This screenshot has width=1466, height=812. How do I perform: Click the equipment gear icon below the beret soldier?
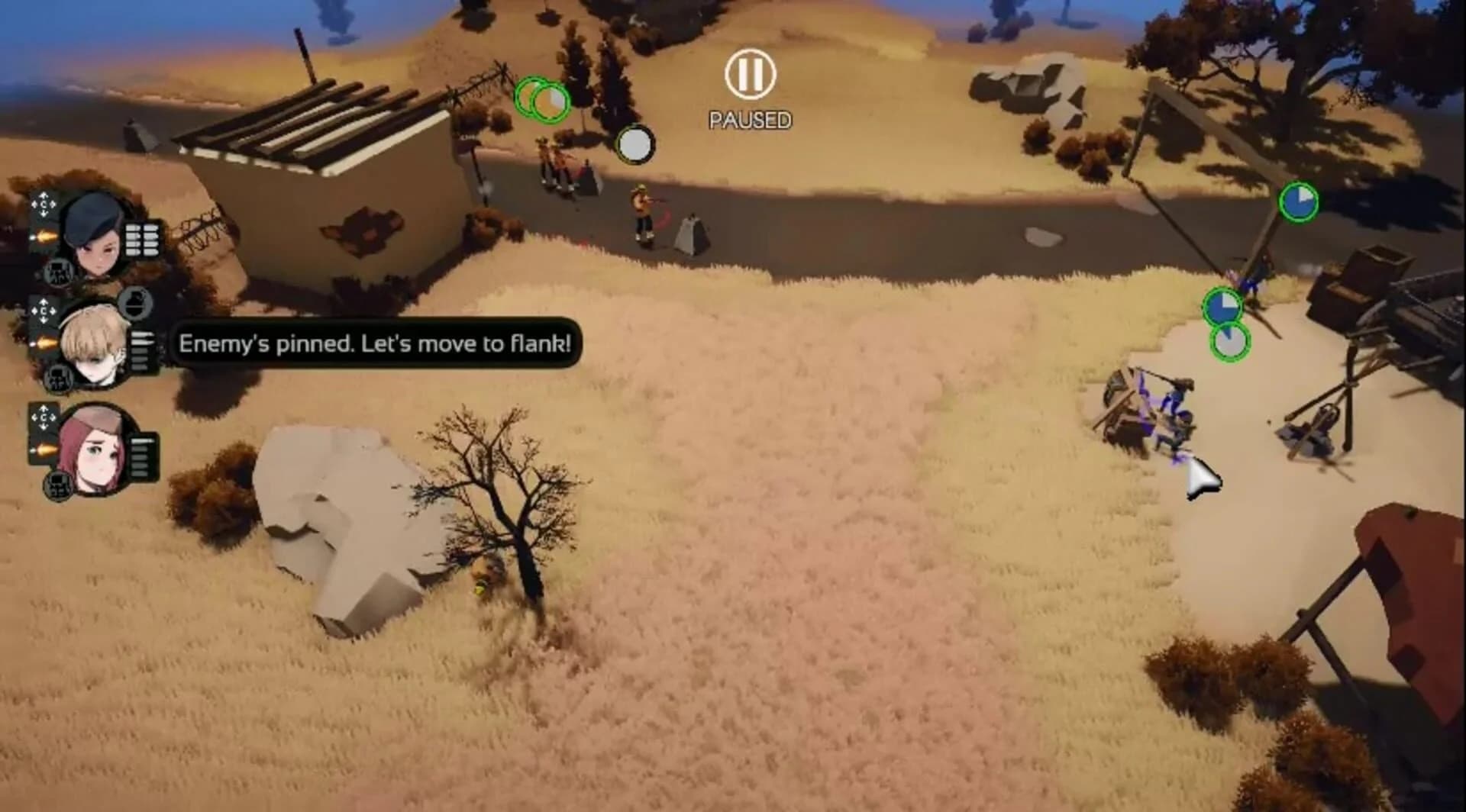(x=59, y=271)
